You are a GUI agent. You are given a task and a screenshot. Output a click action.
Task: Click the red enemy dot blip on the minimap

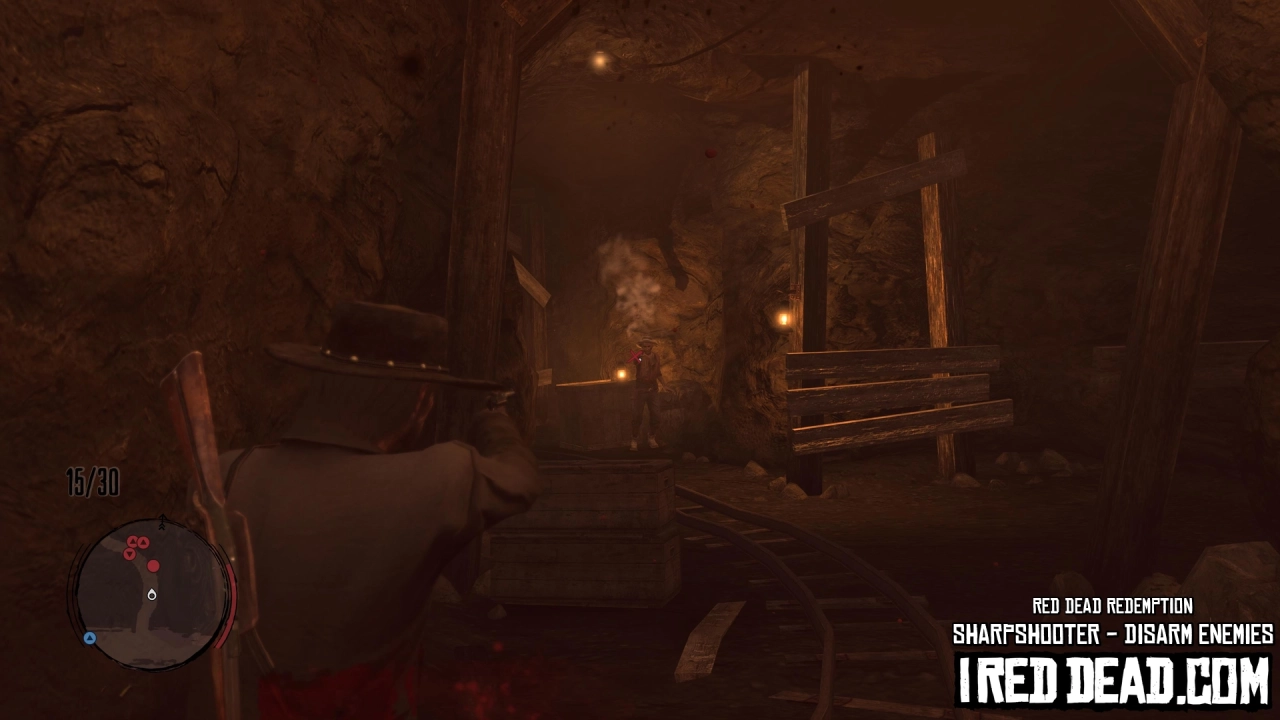[x=154, y=566]
